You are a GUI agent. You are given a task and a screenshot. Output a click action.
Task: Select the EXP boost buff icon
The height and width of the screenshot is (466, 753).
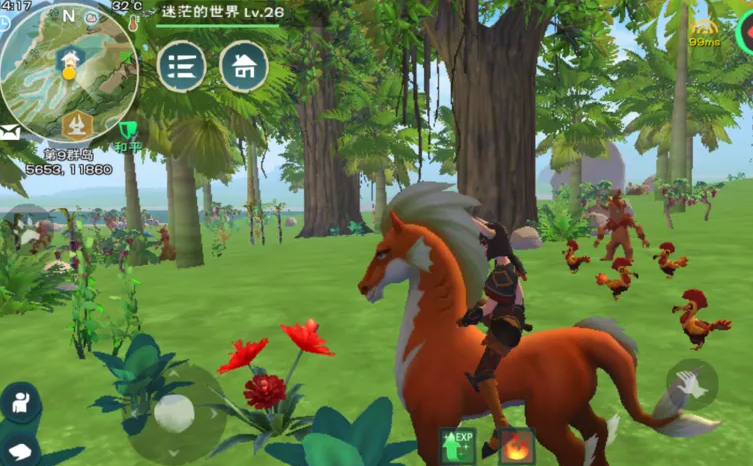coord(457,446)
